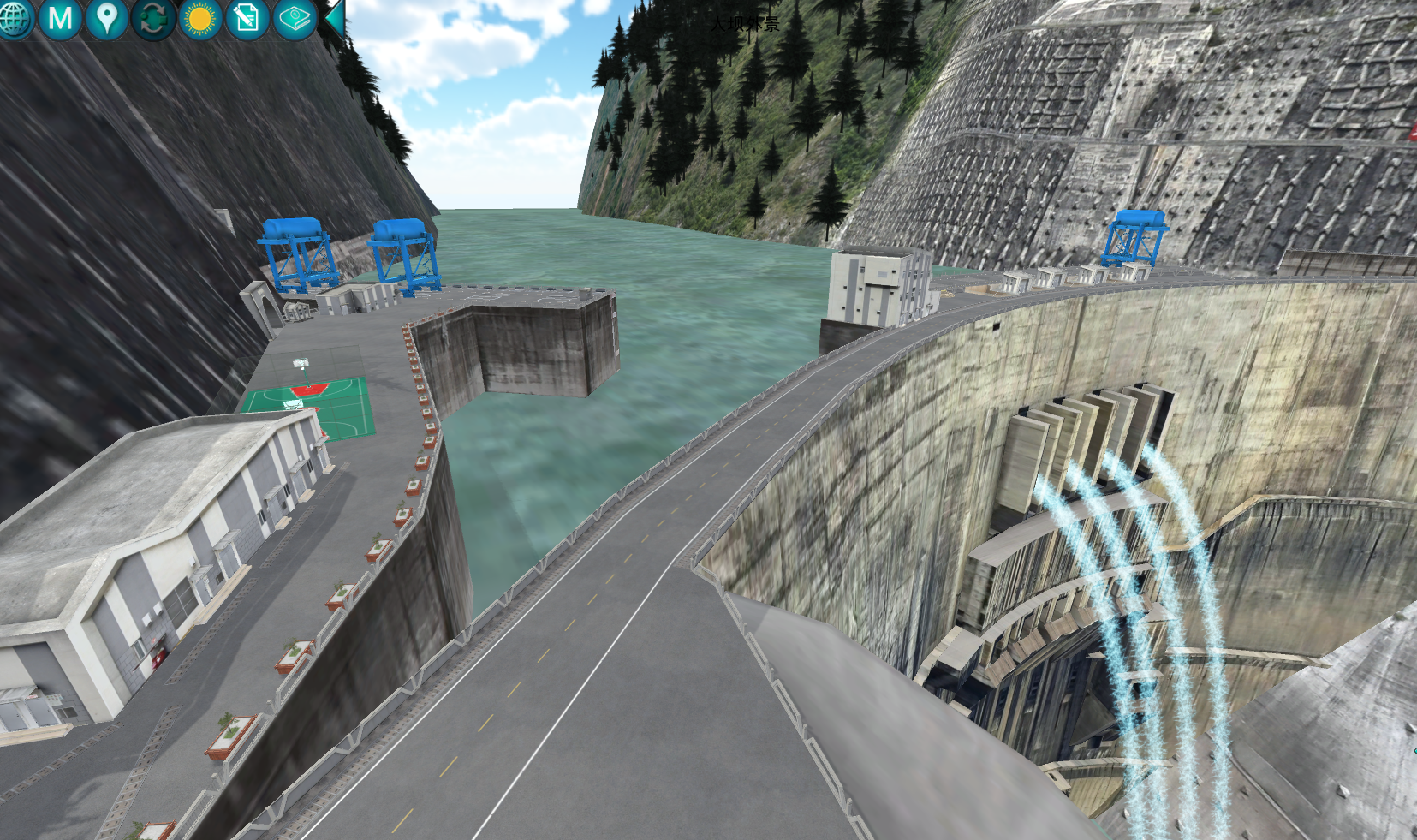Open the globe icon in the toolbar
This screenshot has height=840, width=1417.
point(15,18)
